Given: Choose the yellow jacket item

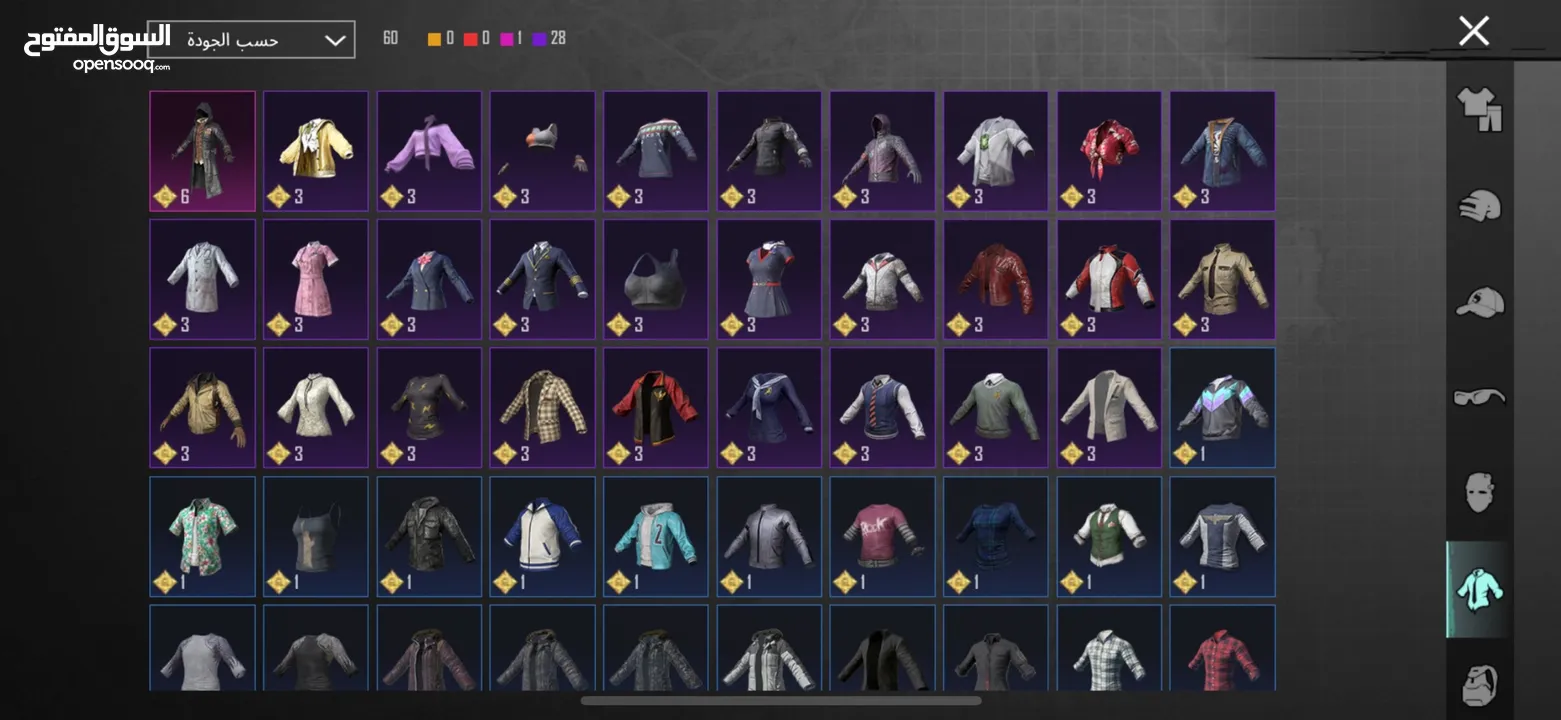Looking at the screenshot, I should (x=315, y=150).
